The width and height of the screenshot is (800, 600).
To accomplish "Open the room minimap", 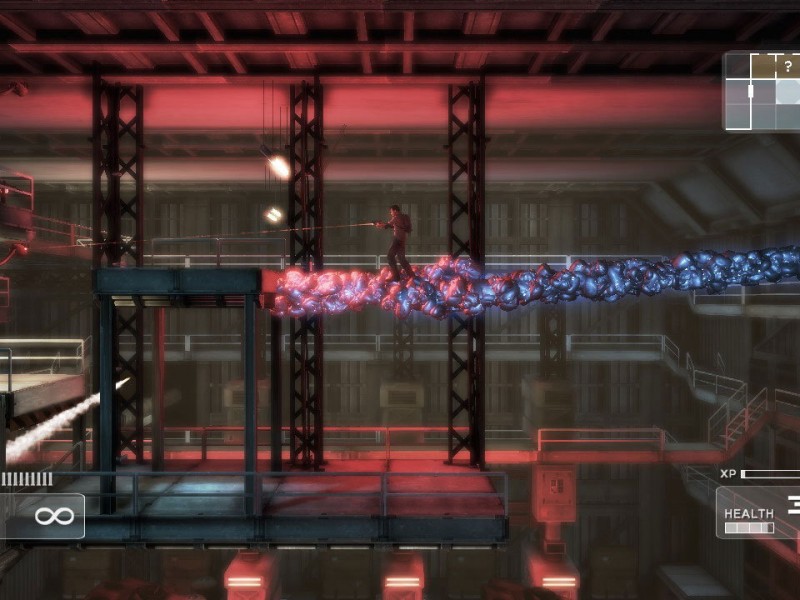I will tap(762, 91).
